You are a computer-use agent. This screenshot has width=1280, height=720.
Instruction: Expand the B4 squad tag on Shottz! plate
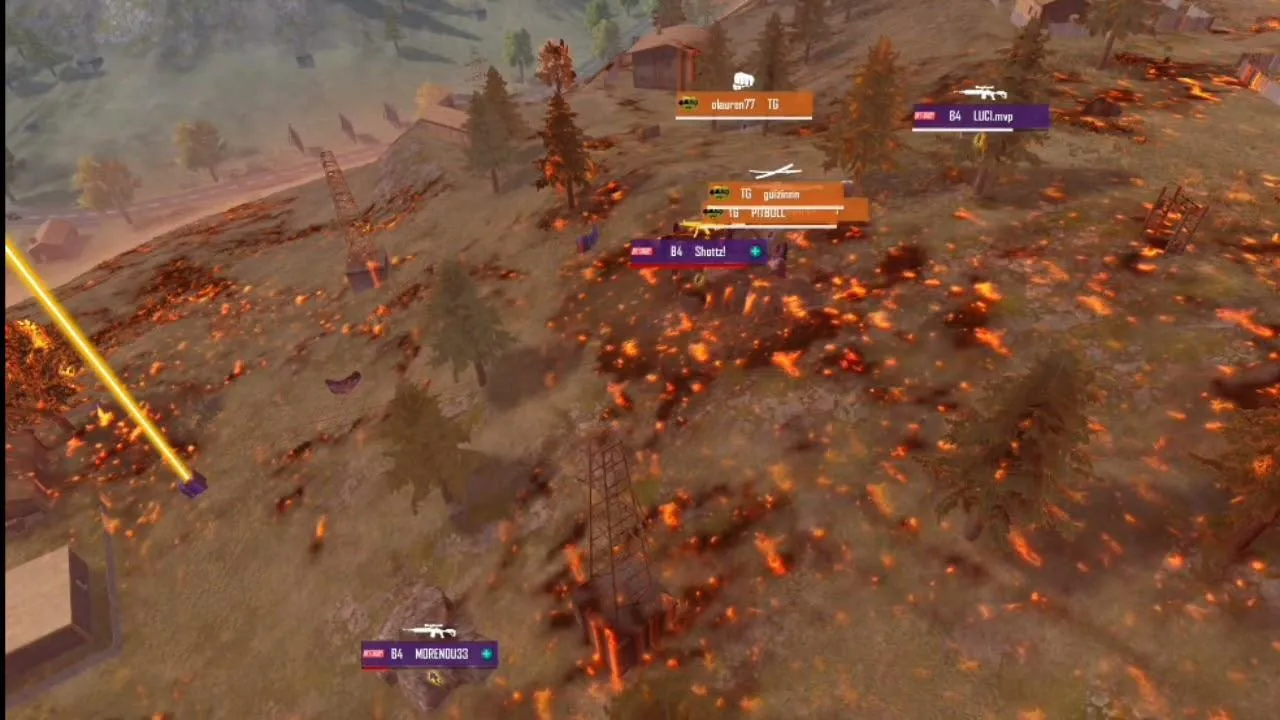(x=675, y=251)
